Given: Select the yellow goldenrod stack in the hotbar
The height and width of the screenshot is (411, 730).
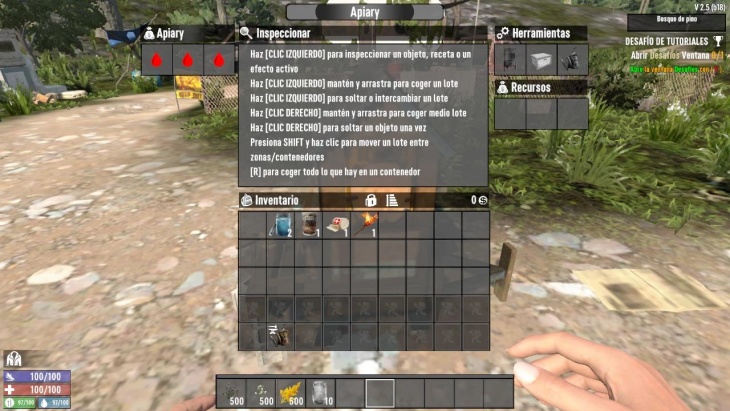Looking at the screenshot, I should (292, 392).
